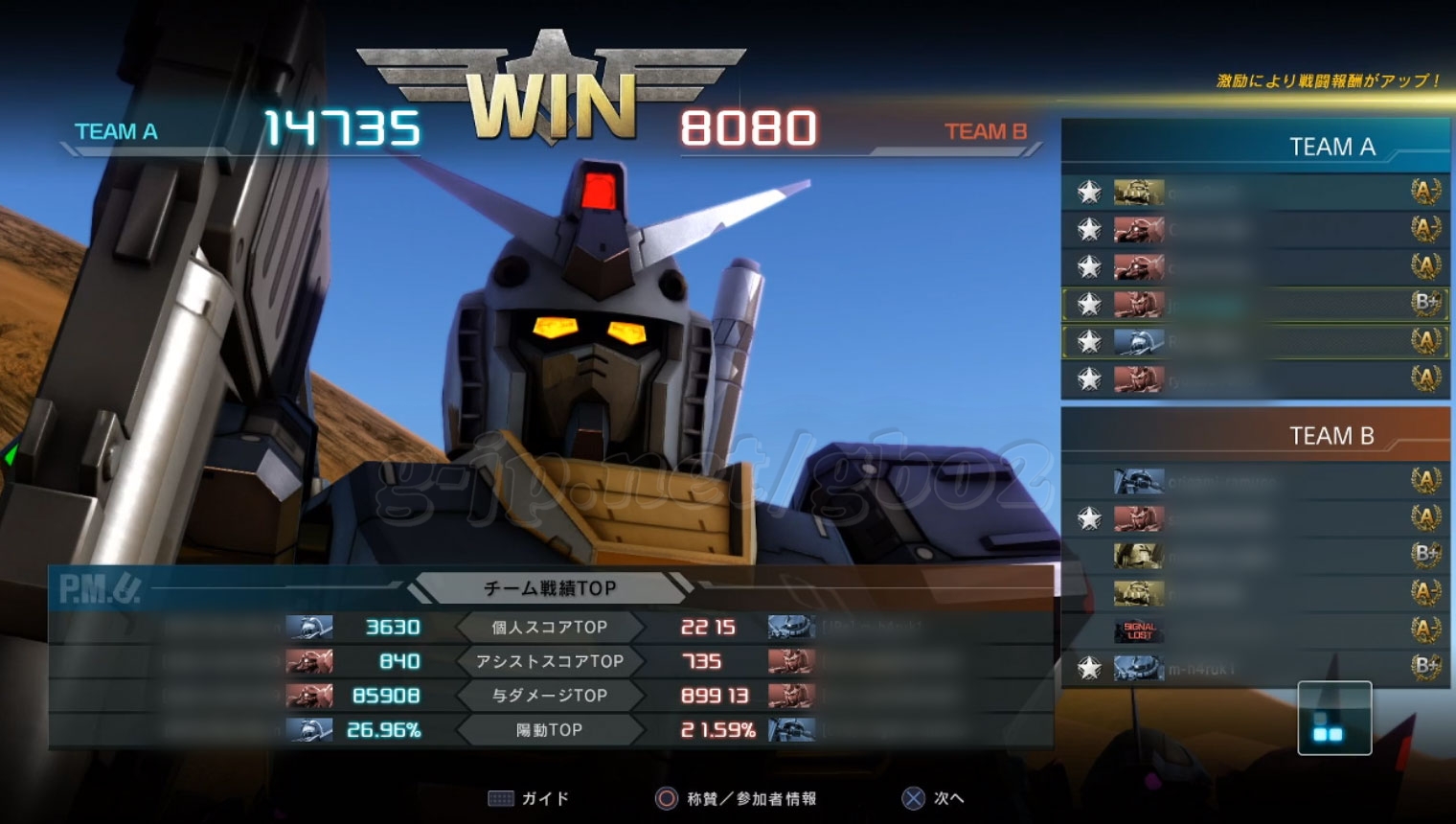Click the TEAM A roster header
The width and height of the screenshot is (1456, 824).
coord(1331,147)
